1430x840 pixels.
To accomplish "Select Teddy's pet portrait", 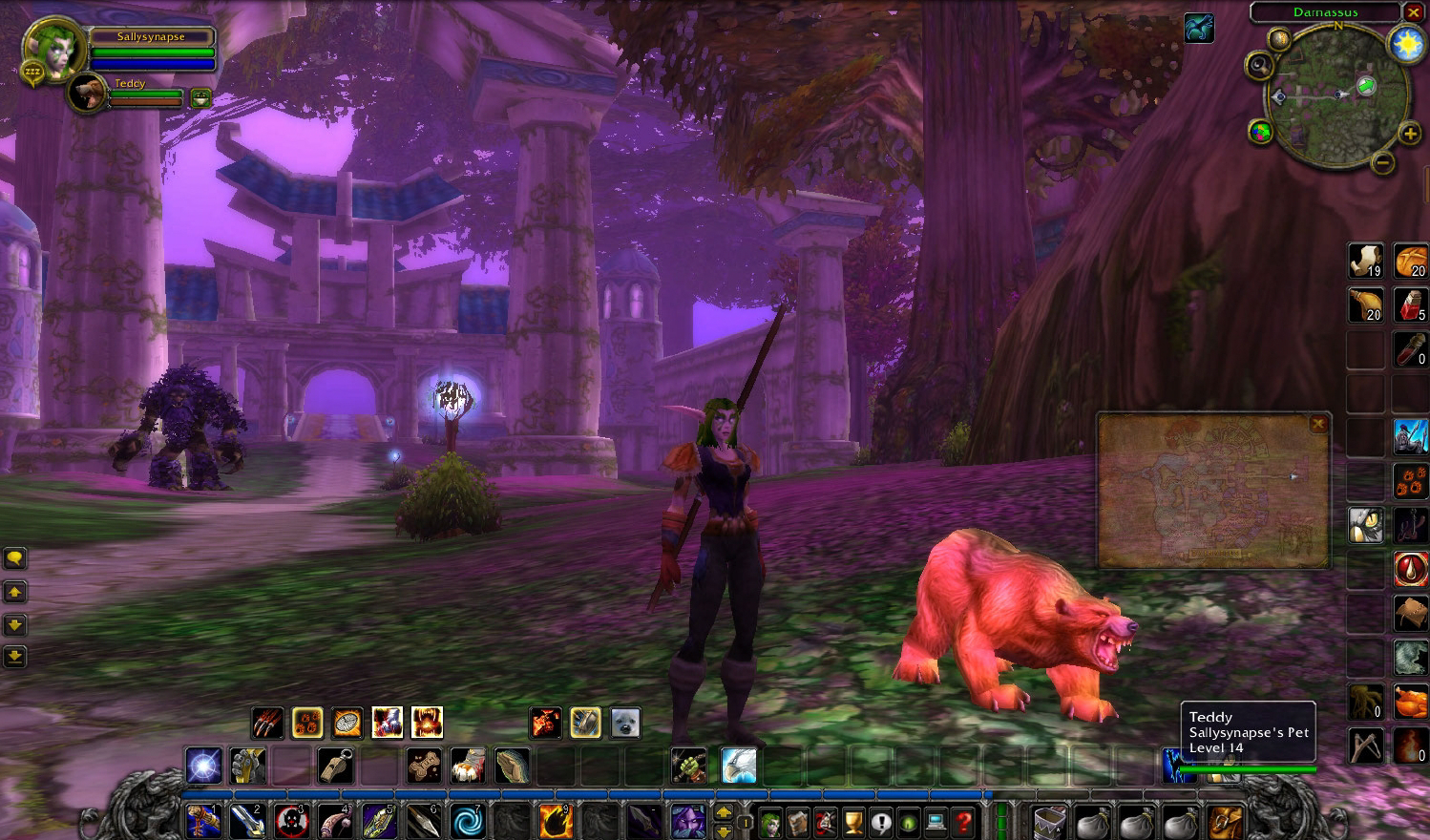I will [88, 94].
